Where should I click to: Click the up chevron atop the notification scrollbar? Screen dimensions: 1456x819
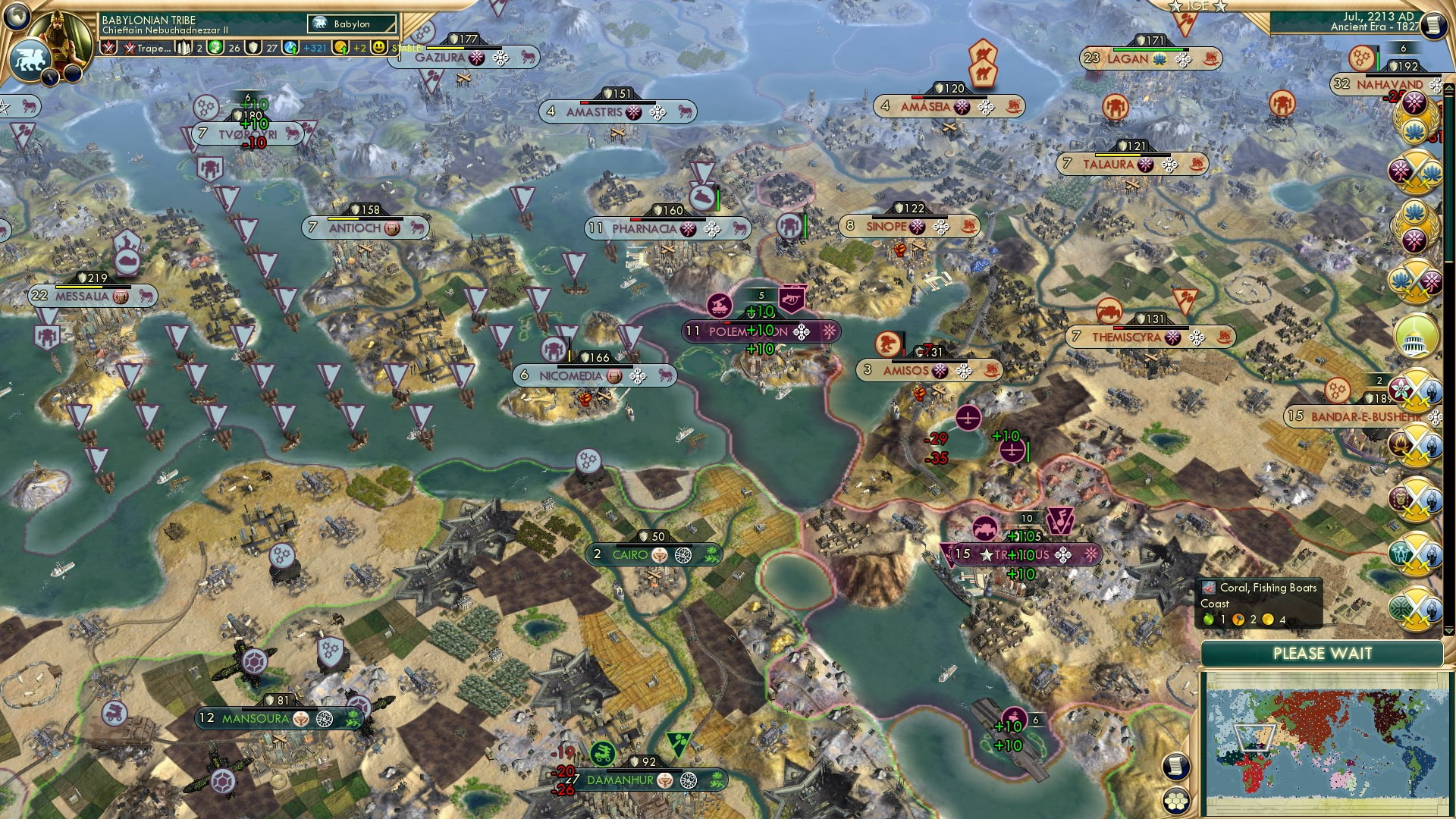(x=1448, y=89)
